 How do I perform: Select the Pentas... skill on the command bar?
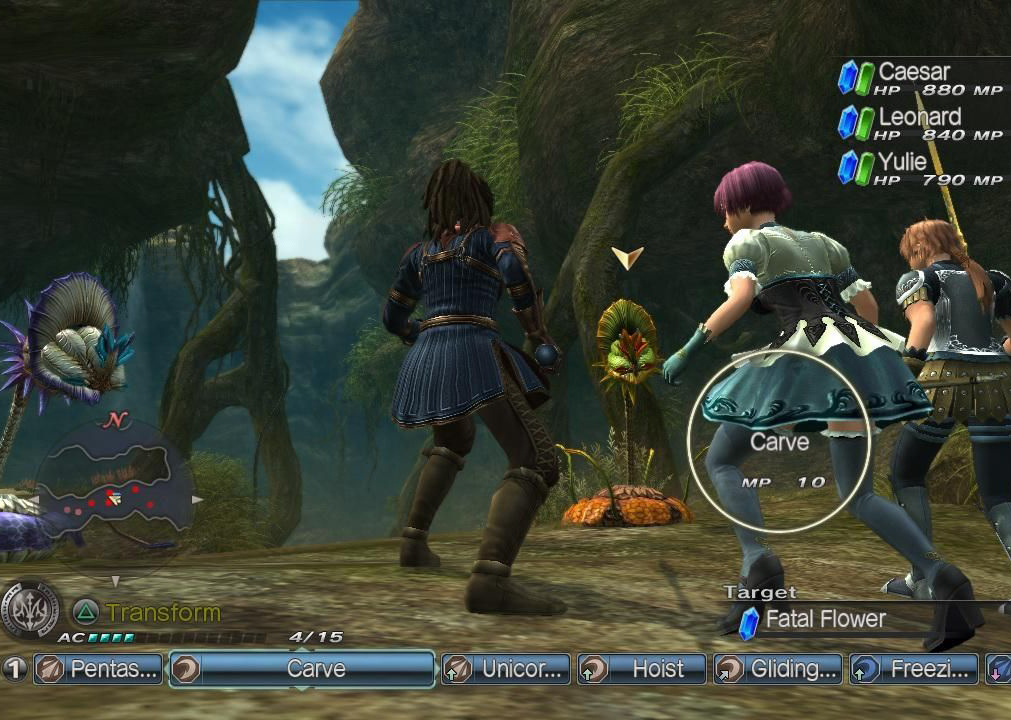click(x=98, y=668)
